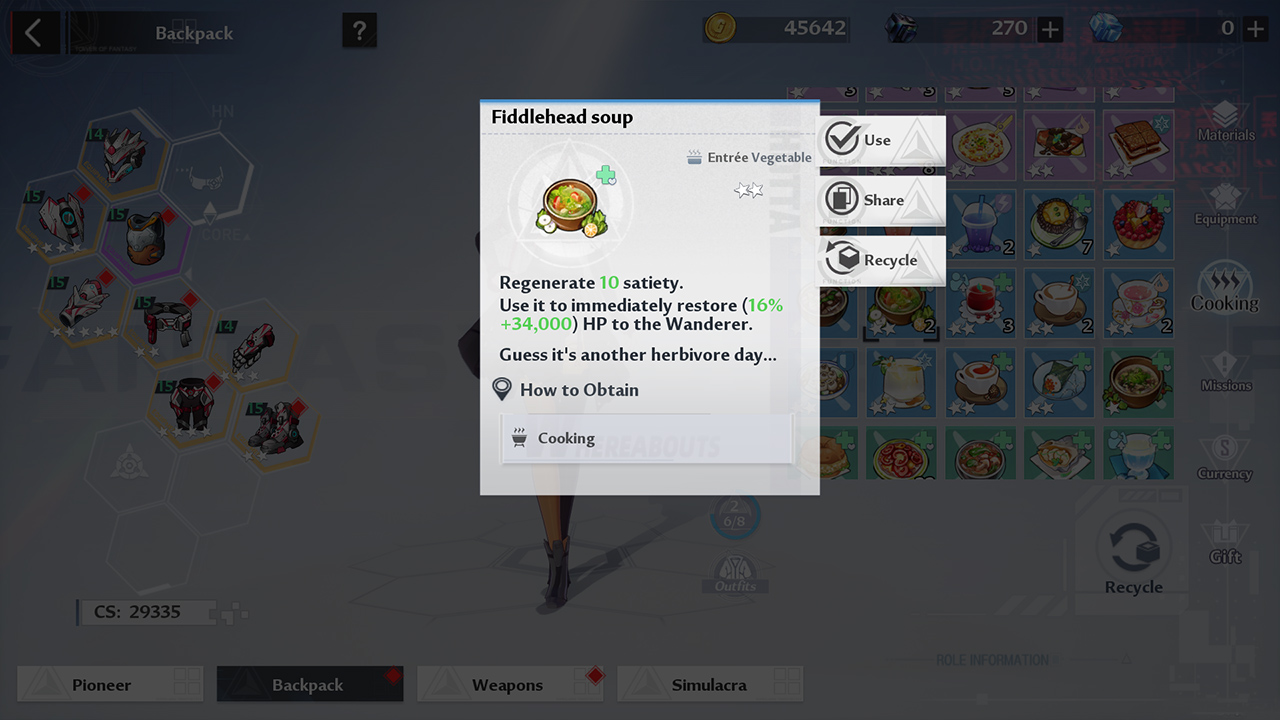Click the backpack help question mark
Image resolution: width=1280 pixels, height=720 pixels.
358,31
